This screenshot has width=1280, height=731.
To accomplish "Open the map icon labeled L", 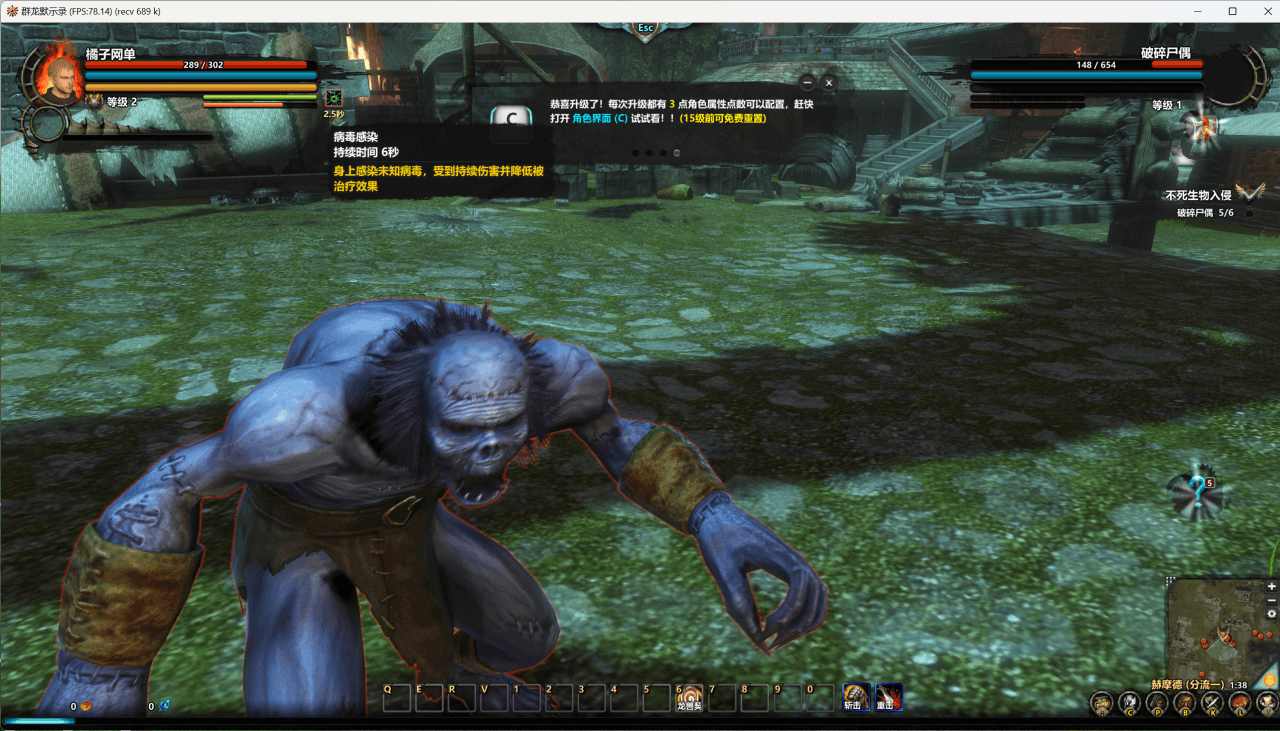I will [1240, 702].
